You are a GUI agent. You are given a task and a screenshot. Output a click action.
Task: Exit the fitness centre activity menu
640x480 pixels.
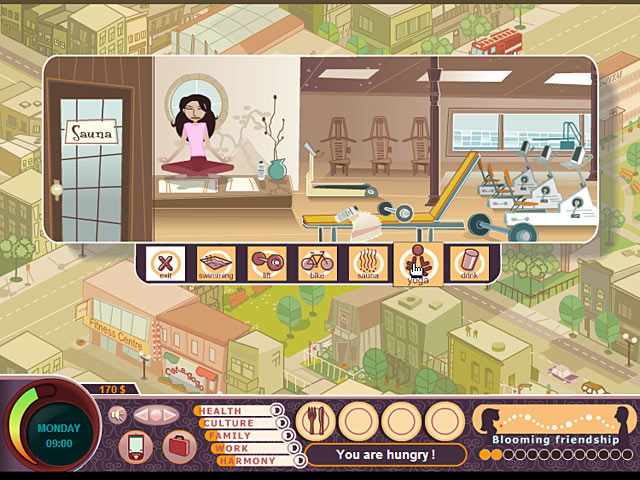click(x=162, y=265)
